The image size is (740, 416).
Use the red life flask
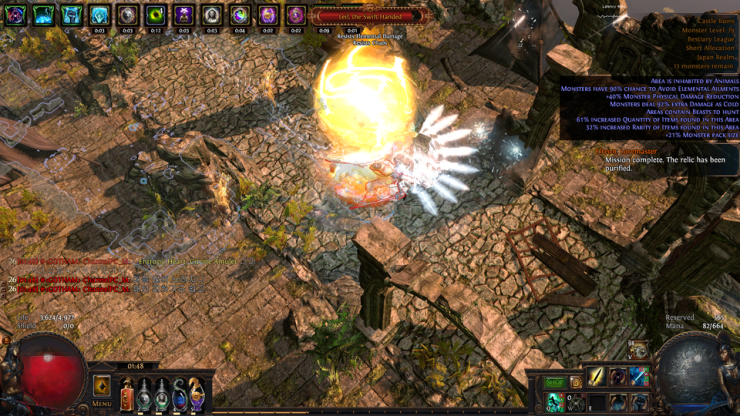(x=128, y=394)
